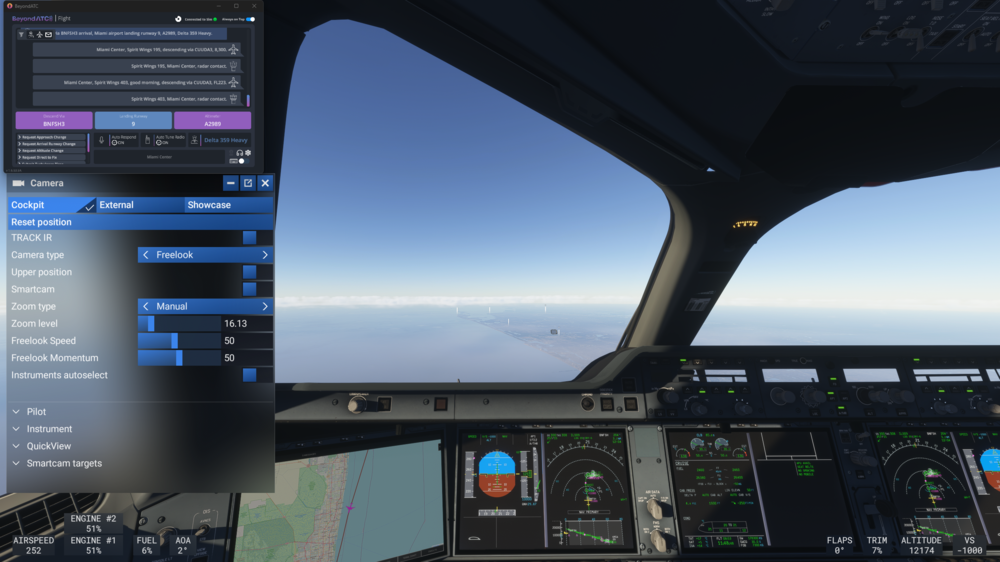The height and width of the screenshot is (562, 1000).
Task: Toggle the Smartcam switch
Action: click(x=249, y=289)
